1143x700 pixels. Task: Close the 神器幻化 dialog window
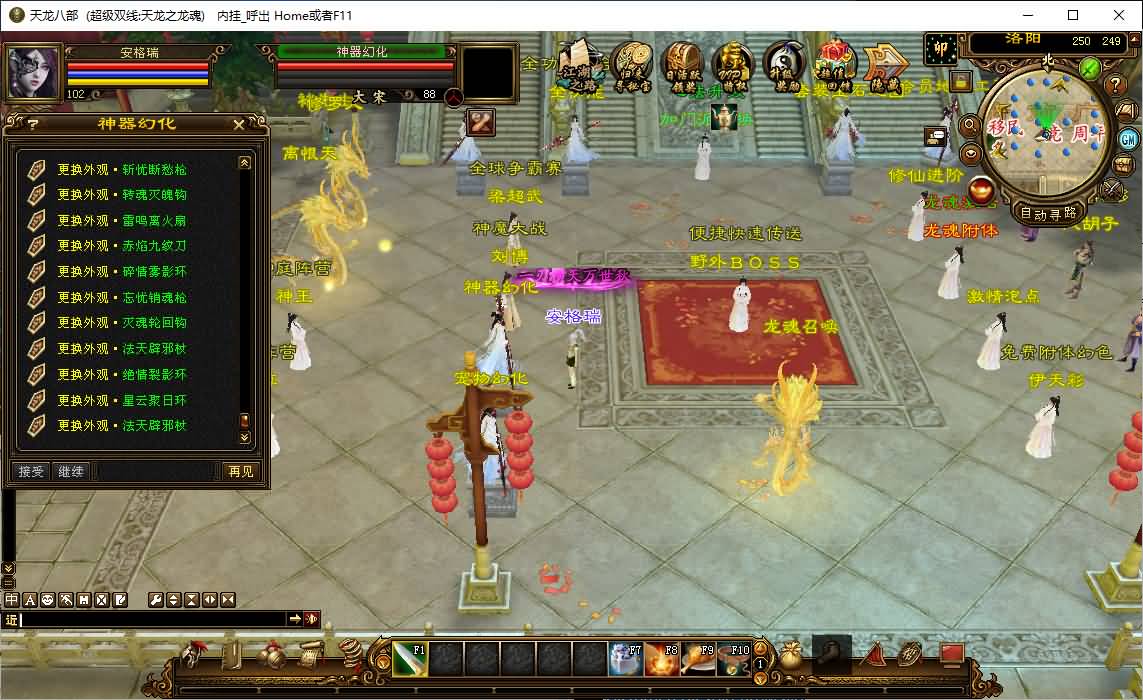(x=238, y=124)
